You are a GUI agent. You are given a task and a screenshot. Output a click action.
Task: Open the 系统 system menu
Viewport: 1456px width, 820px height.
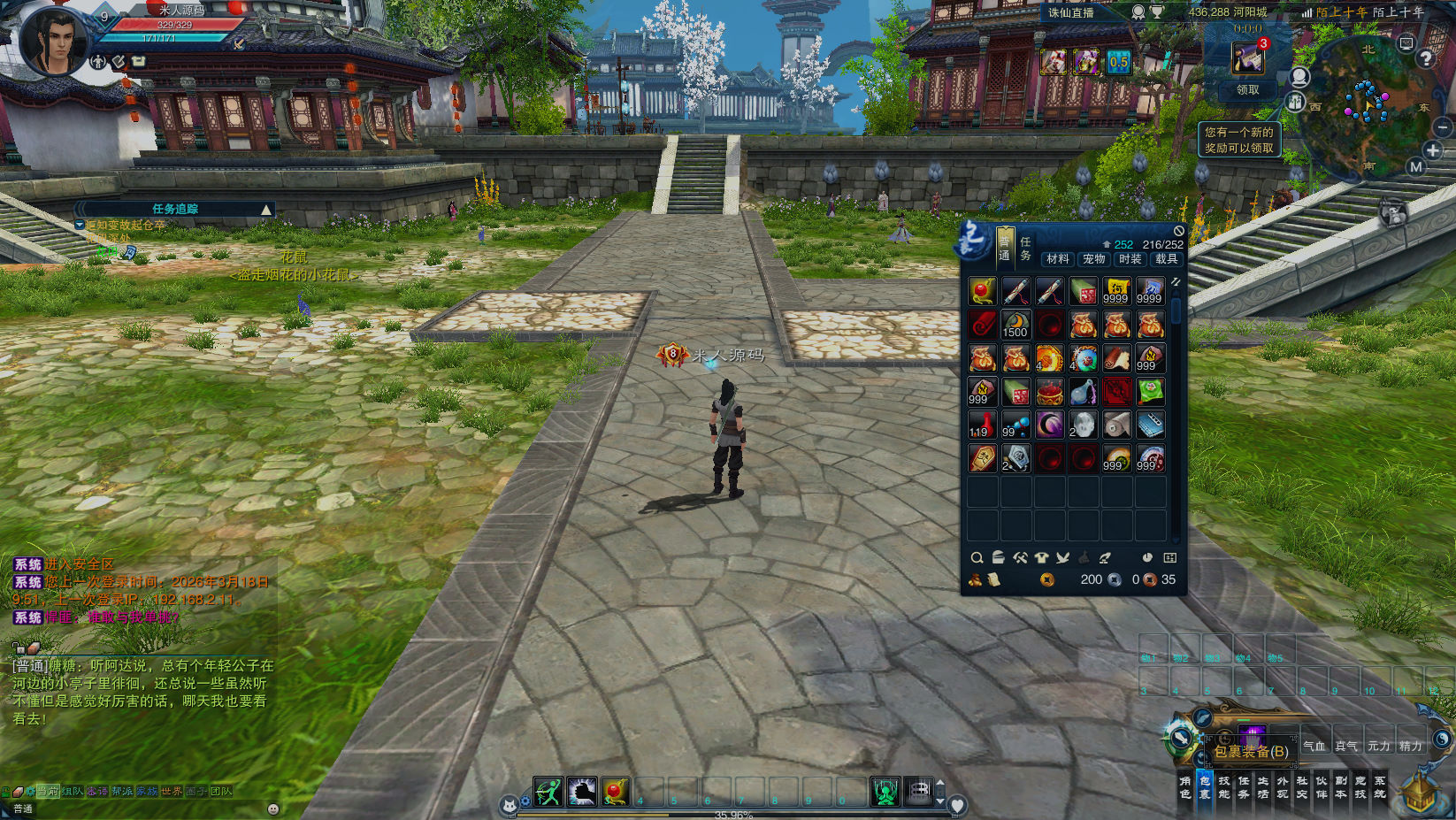[1380, 787]
